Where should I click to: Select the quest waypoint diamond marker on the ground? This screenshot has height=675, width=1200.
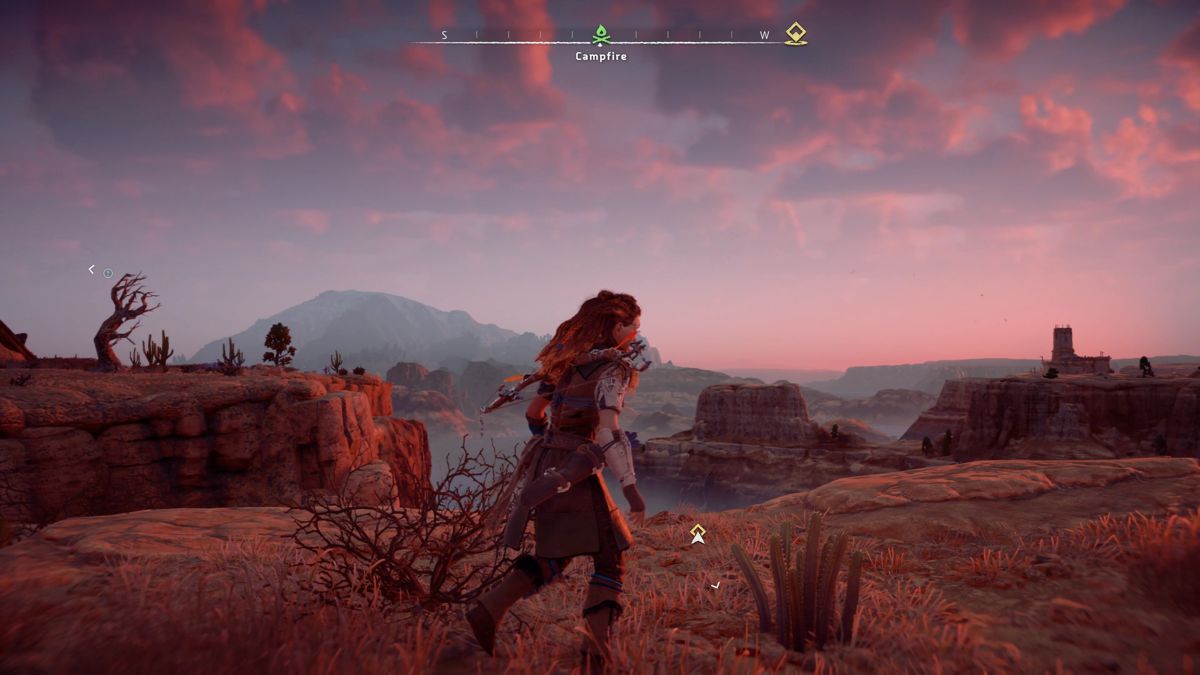pos(698,535)
